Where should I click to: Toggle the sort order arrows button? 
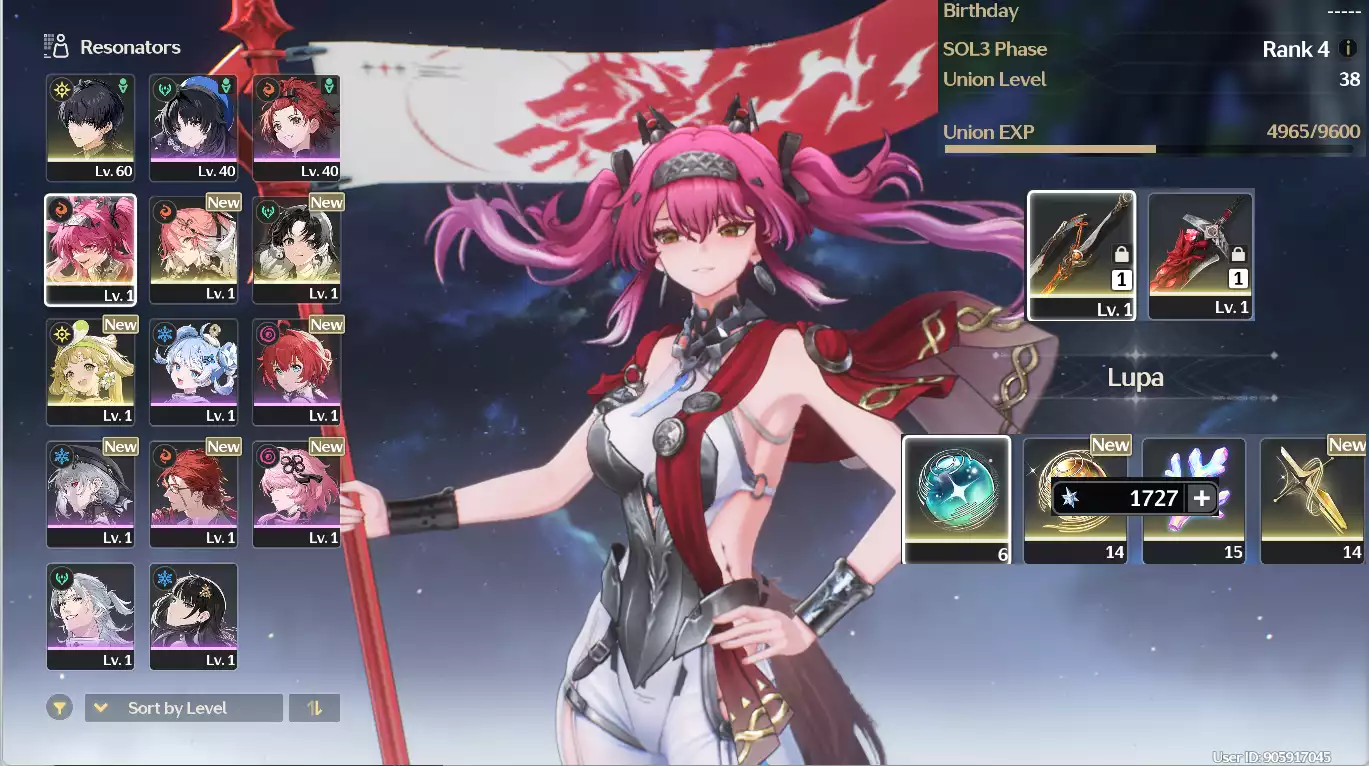click(x=314, y=708)
